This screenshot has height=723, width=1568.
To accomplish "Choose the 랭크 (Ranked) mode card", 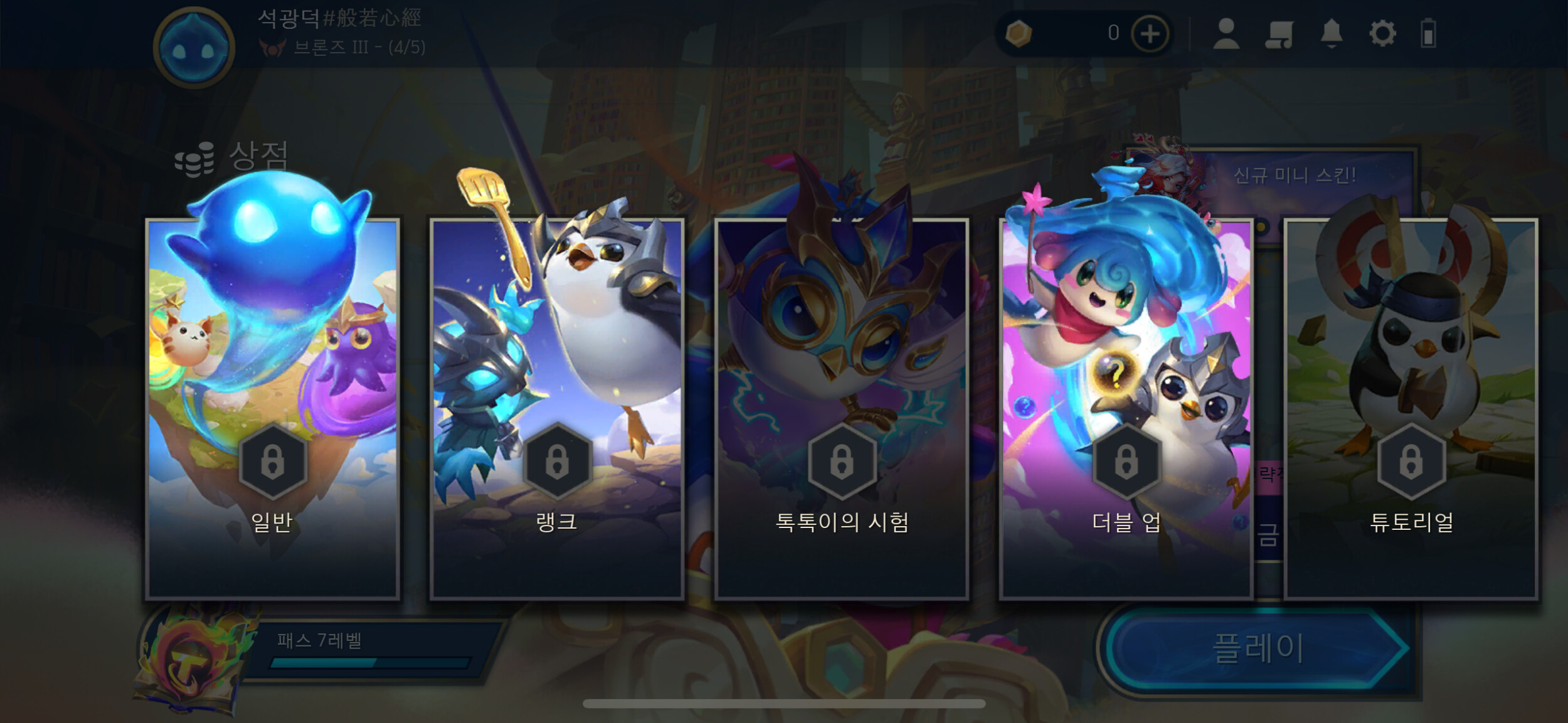I will (557, 409).
